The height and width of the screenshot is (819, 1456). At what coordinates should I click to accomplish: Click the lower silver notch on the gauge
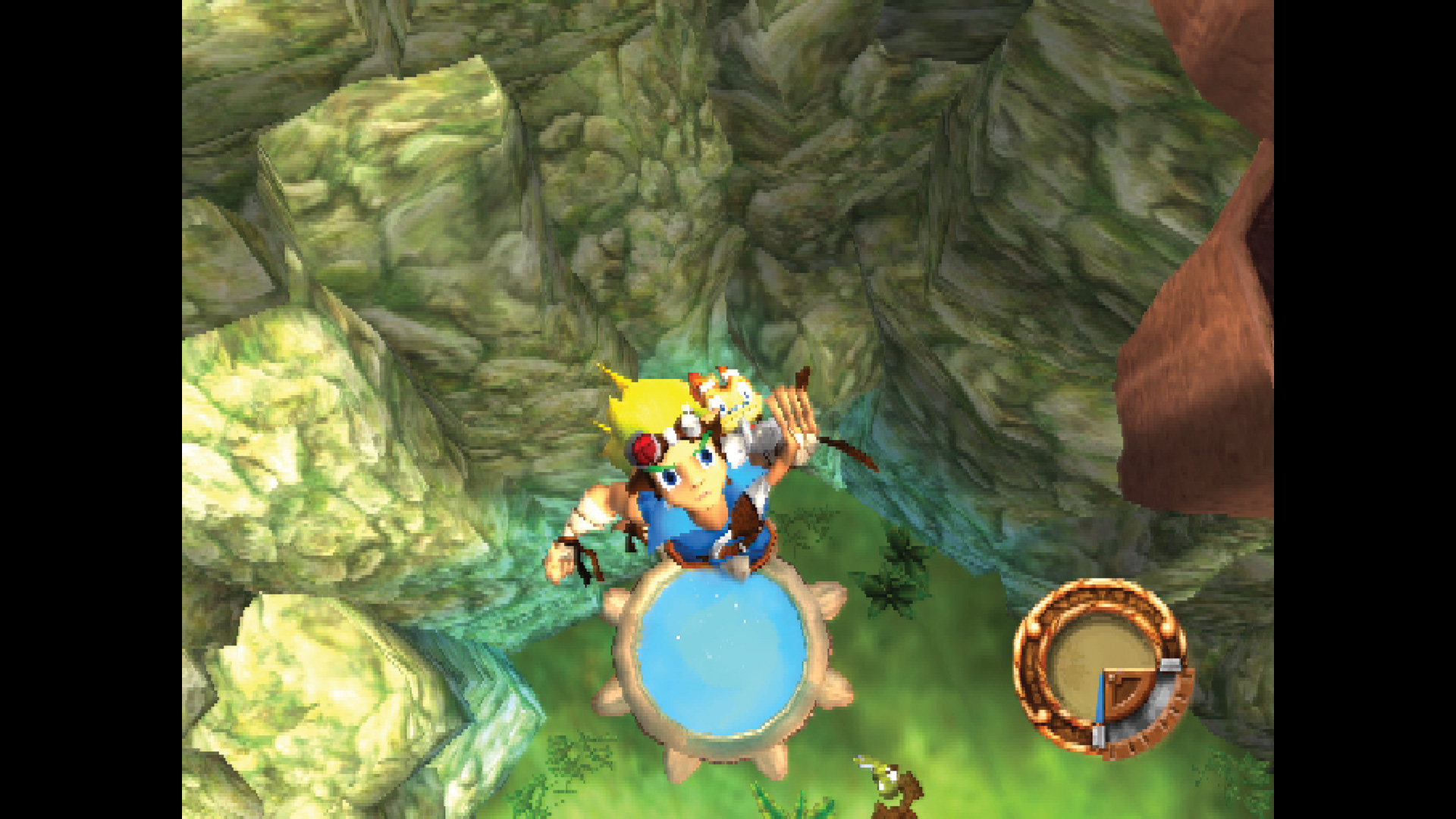(x=1099, y=737)
